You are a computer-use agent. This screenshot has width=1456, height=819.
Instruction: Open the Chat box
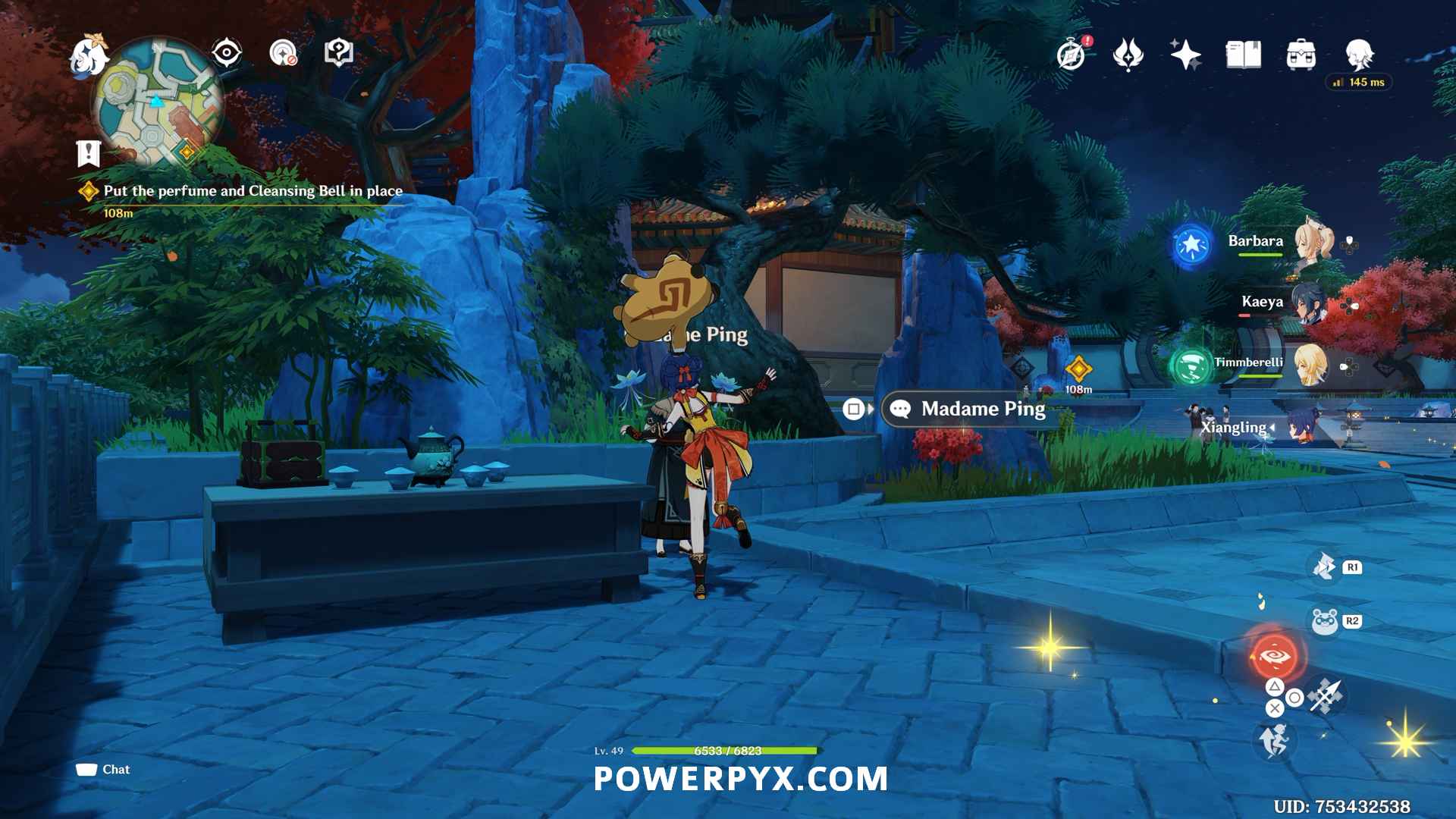point(103,770)
